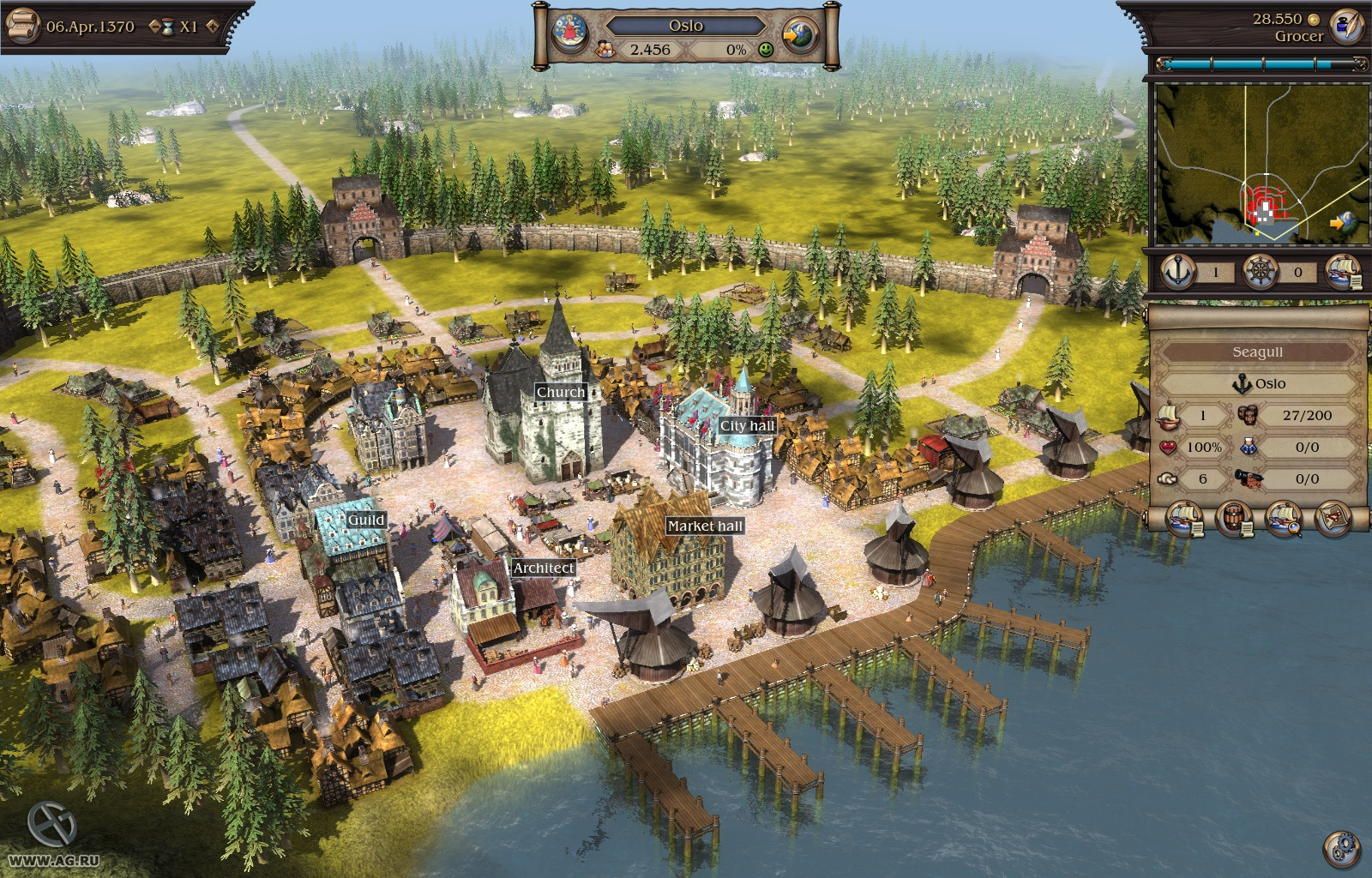
Task: Open trade route map button
Action: [x=1333, y=520]
